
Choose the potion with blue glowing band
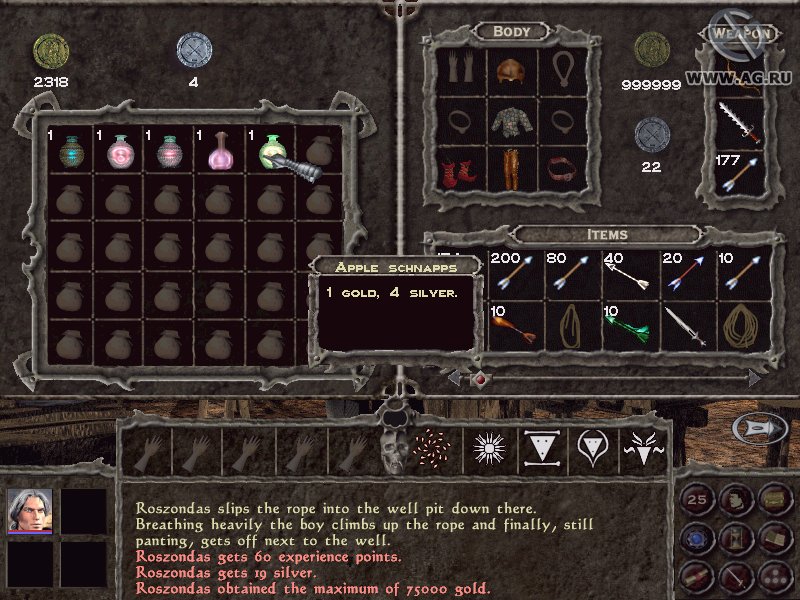(x=68, y=152)
